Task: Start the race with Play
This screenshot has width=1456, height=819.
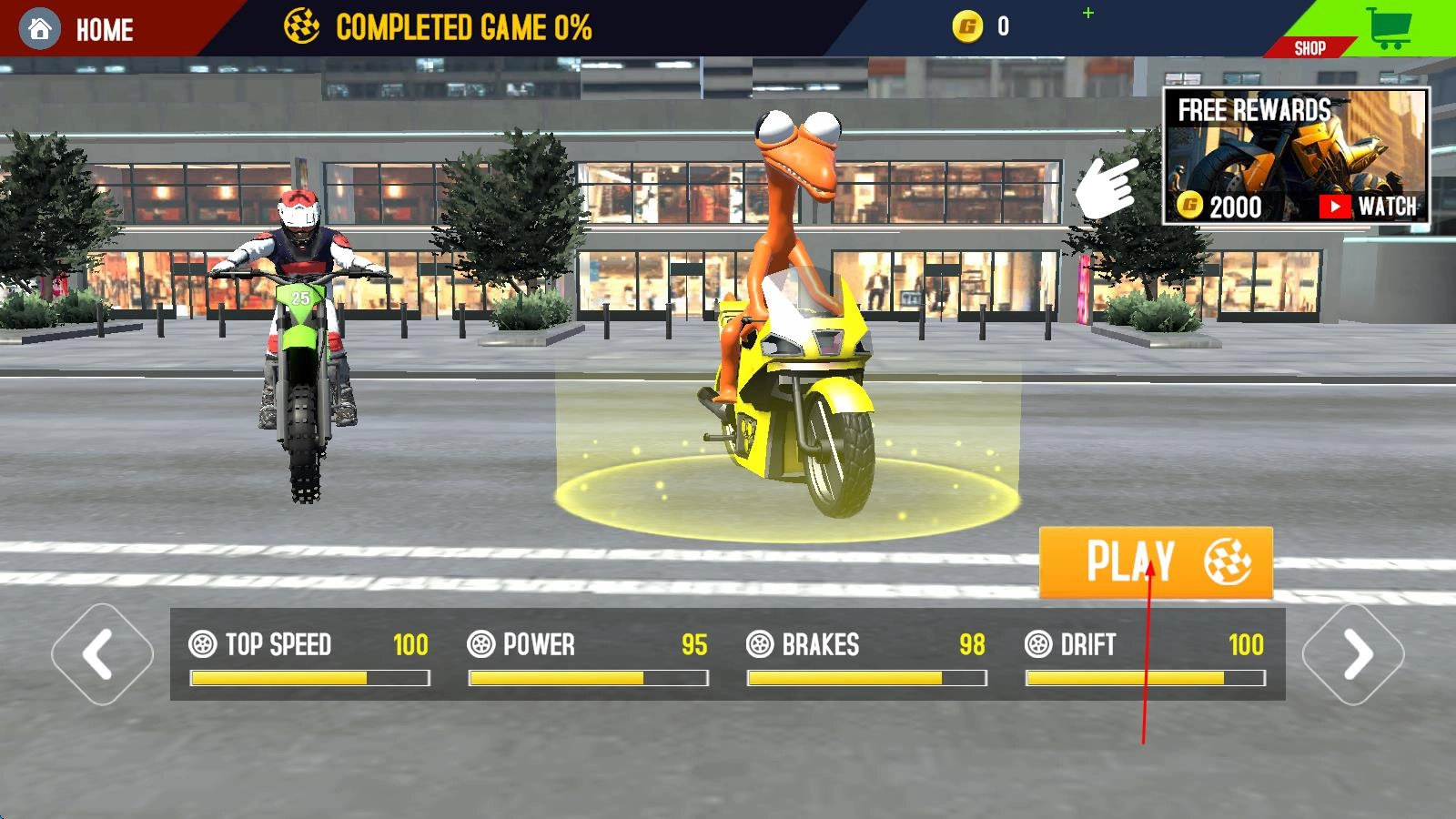Action: [x=1155, y=561]
